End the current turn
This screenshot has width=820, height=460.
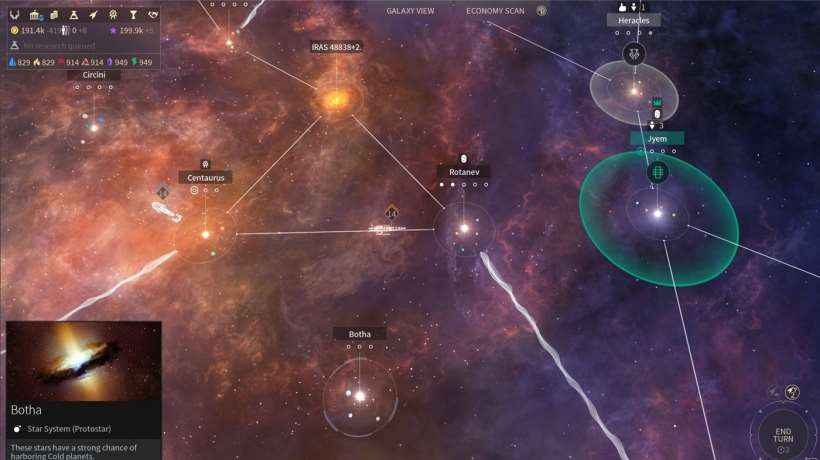(784, 435)
